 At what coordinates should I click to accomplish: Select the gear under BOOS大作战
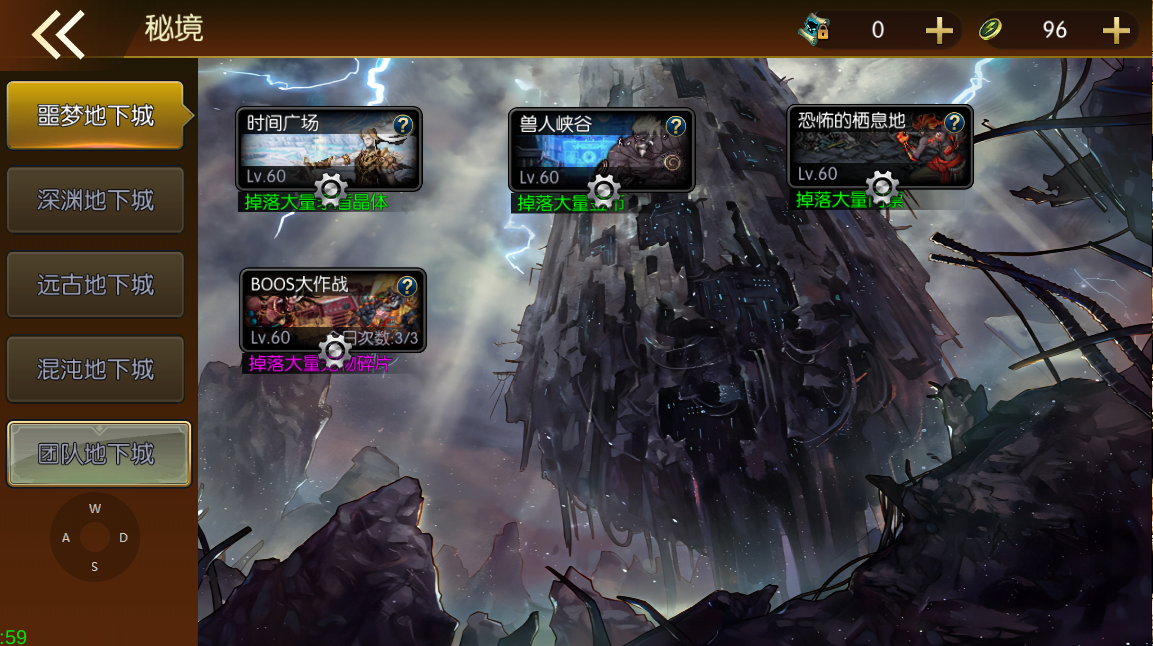(335, 349)
